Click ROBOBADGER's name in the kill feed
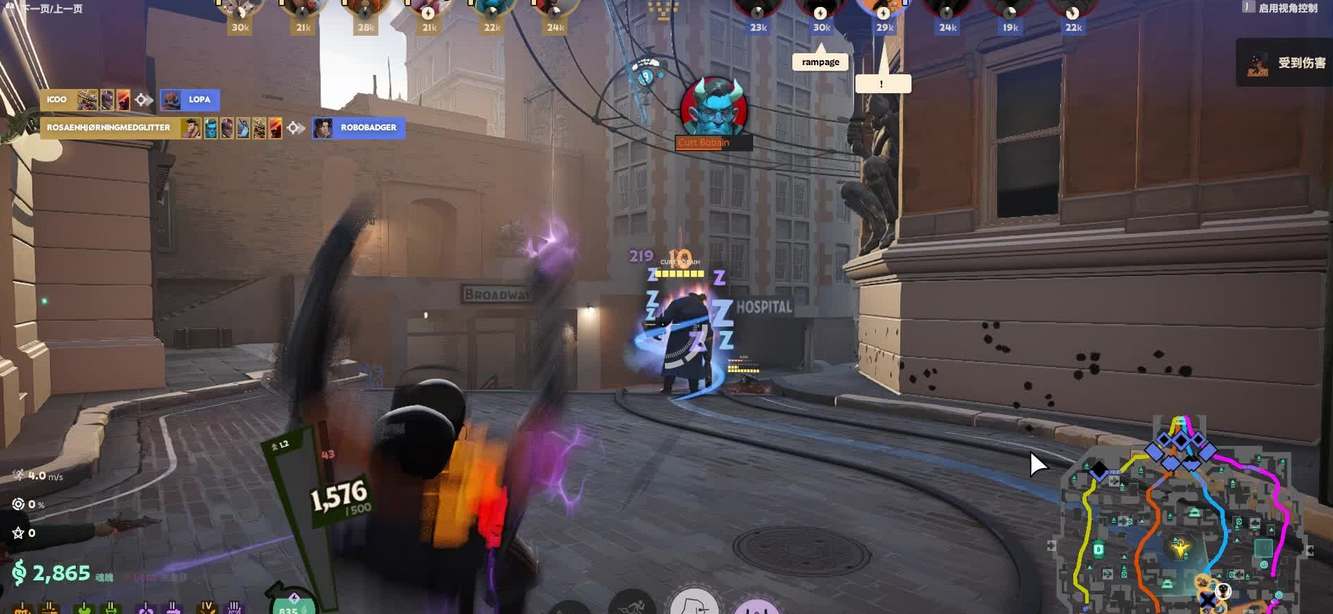 click(x=368, y=128)
